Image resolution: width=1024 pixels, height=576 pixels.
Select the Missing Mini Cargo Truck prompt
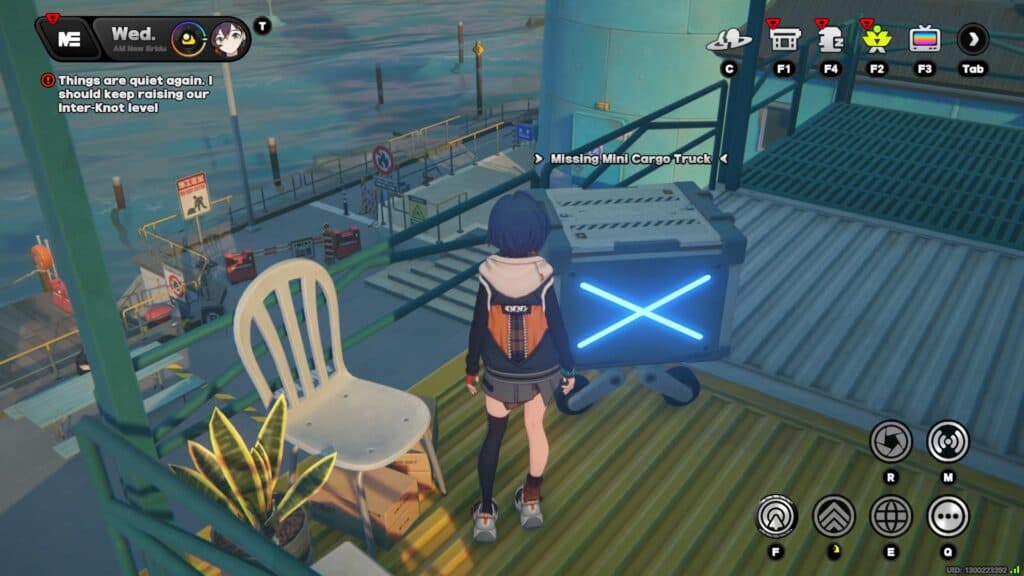(x=630, y=159)
